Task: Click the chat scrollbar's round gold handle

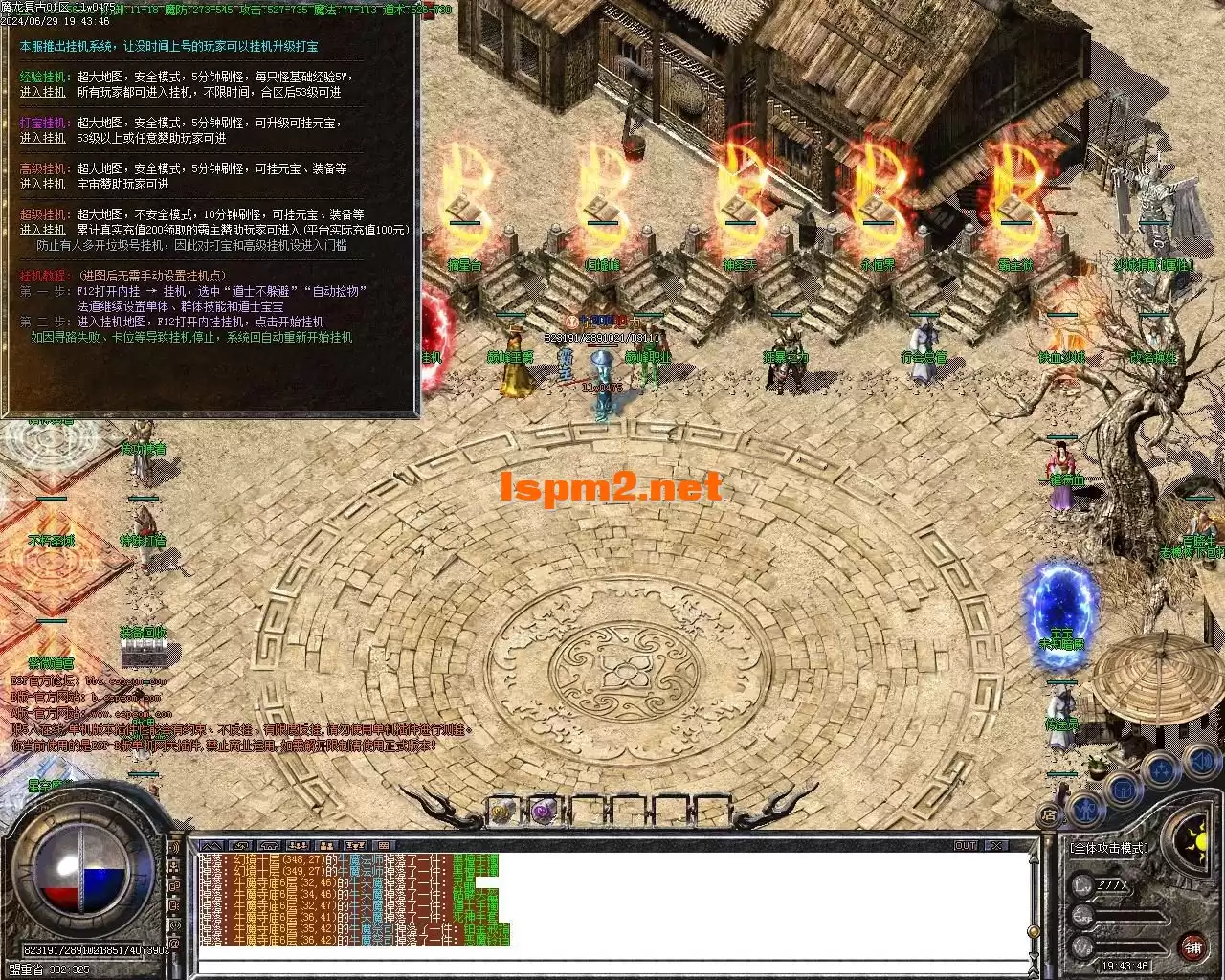Action: (x=1034, y=931)
